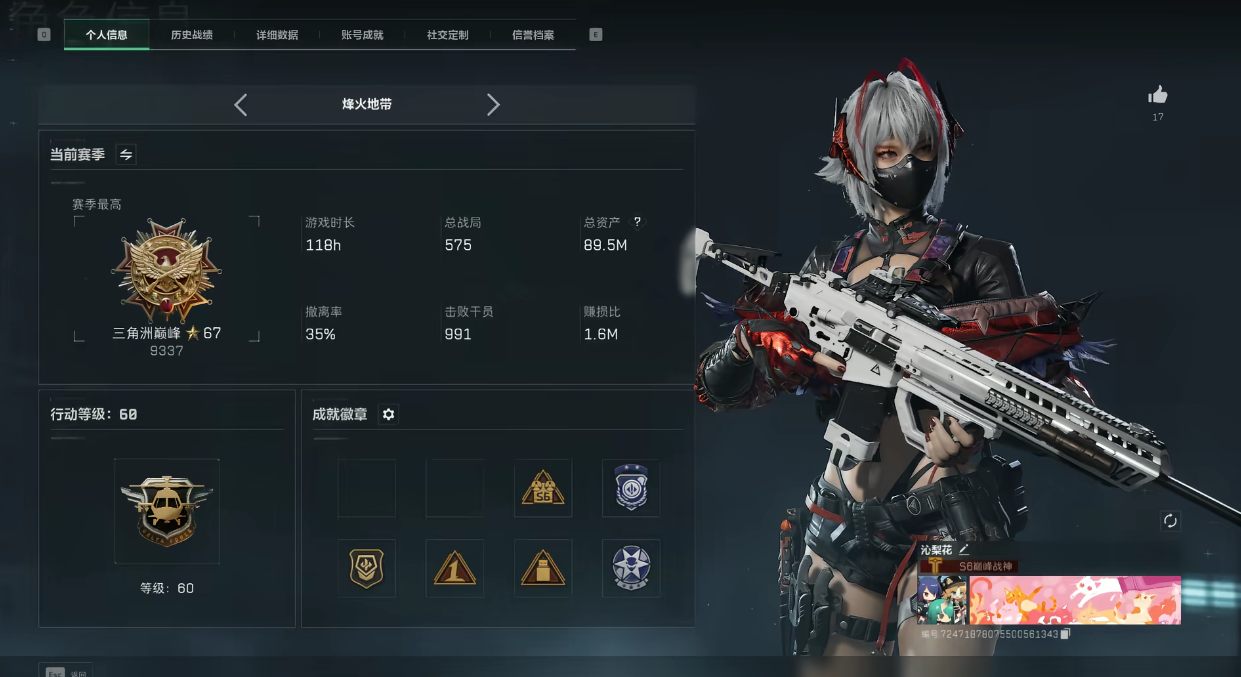Toggle the swap icon next to 当前赛季

[x=126, y=154]
